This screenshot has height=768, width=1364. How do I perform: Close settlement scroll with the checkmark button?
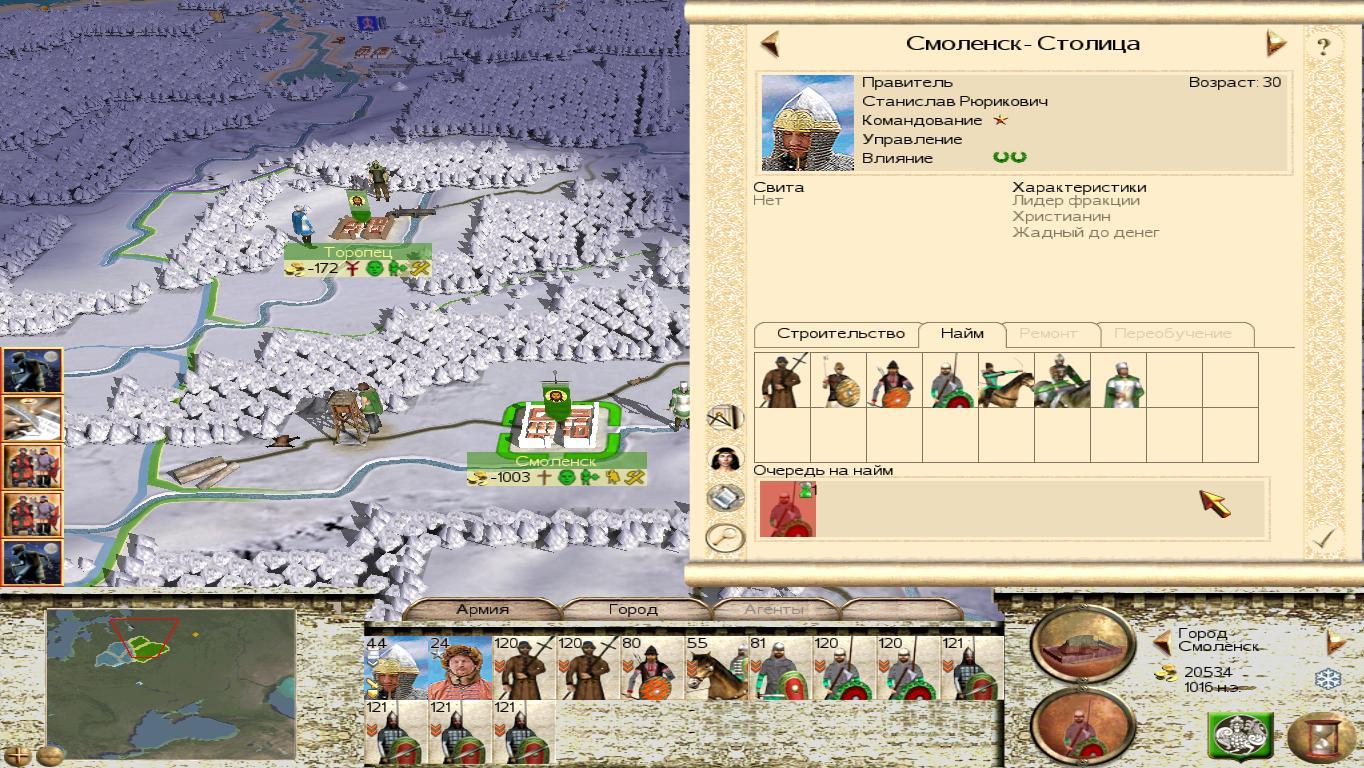1324,538
